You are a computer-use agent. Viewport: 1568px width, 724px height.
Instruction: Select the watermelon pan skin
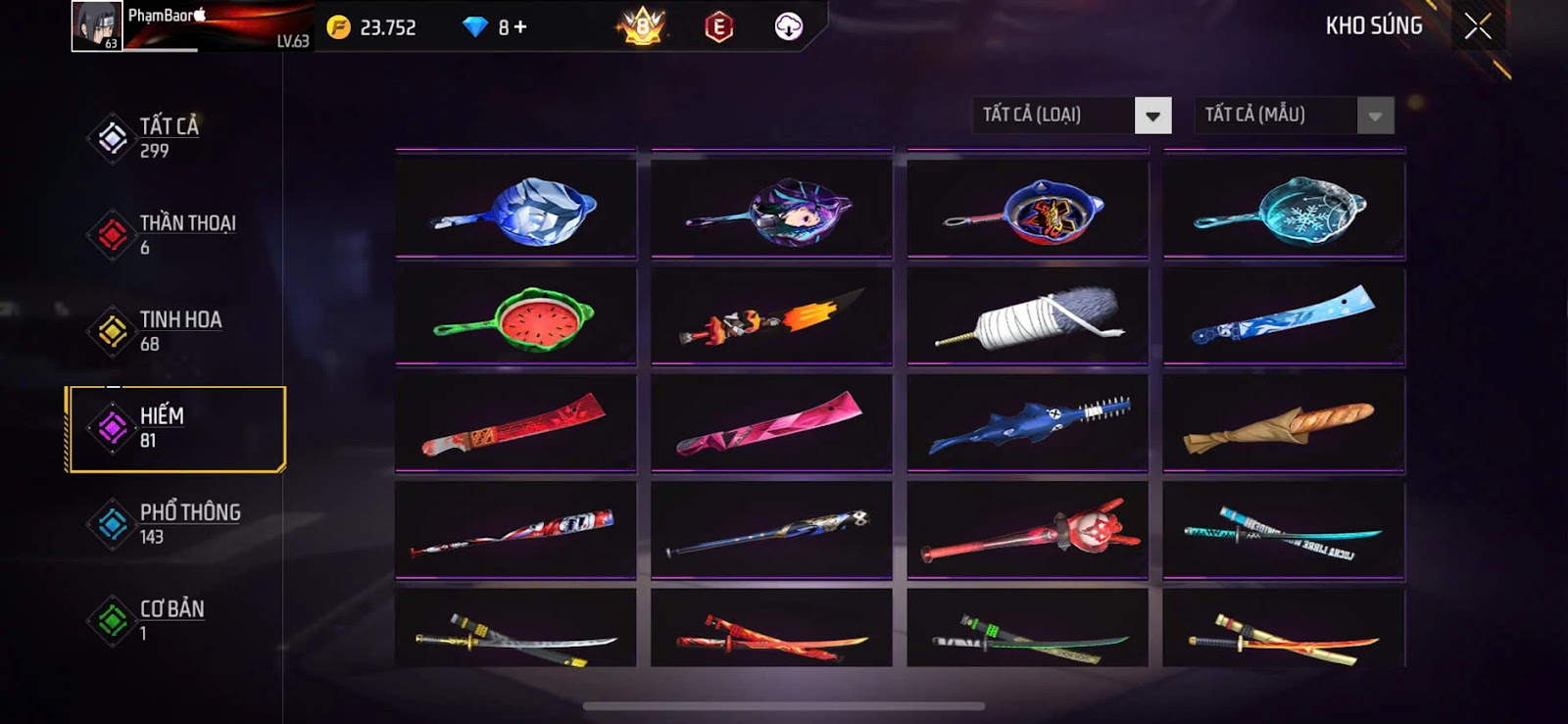point(515,316)
